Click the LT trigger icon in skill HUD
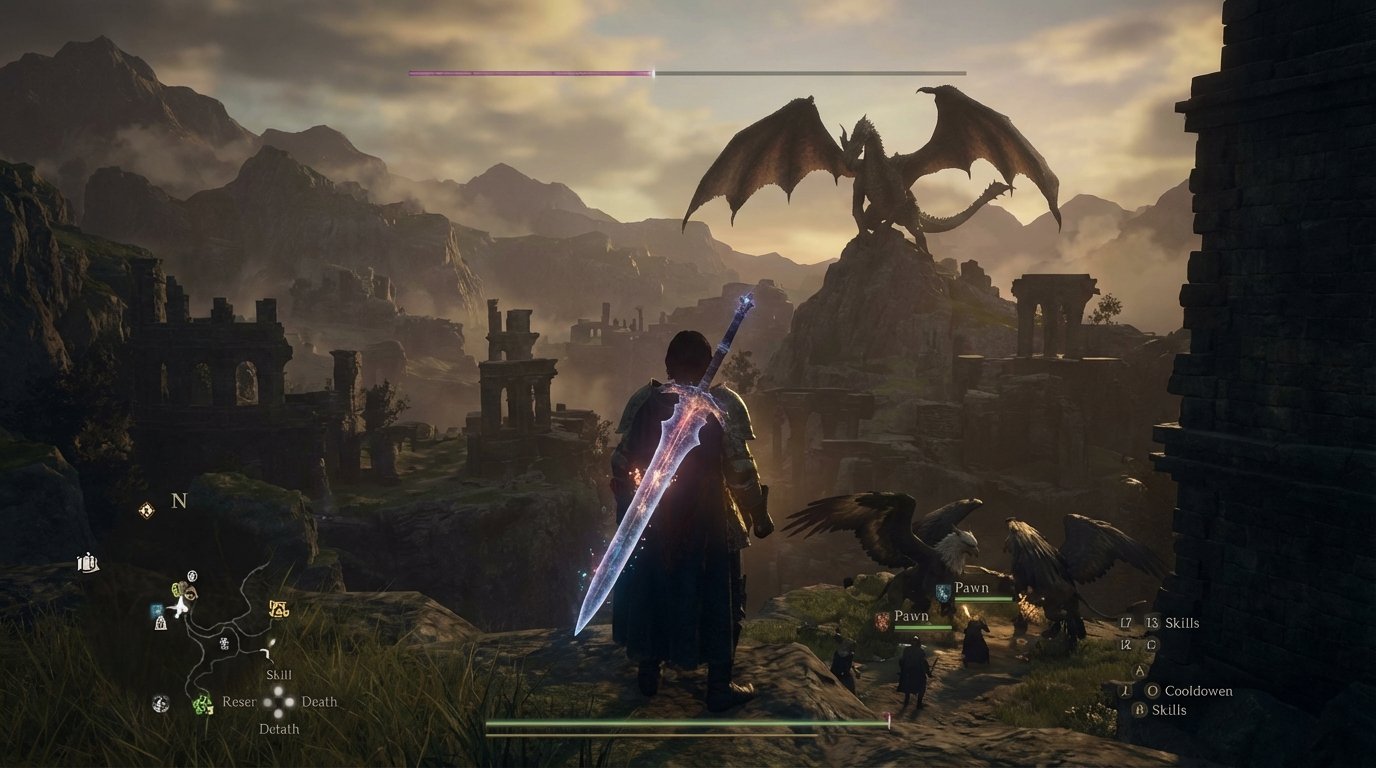This screenshot has width=1376, height=768. click(x=1125, y=622)
